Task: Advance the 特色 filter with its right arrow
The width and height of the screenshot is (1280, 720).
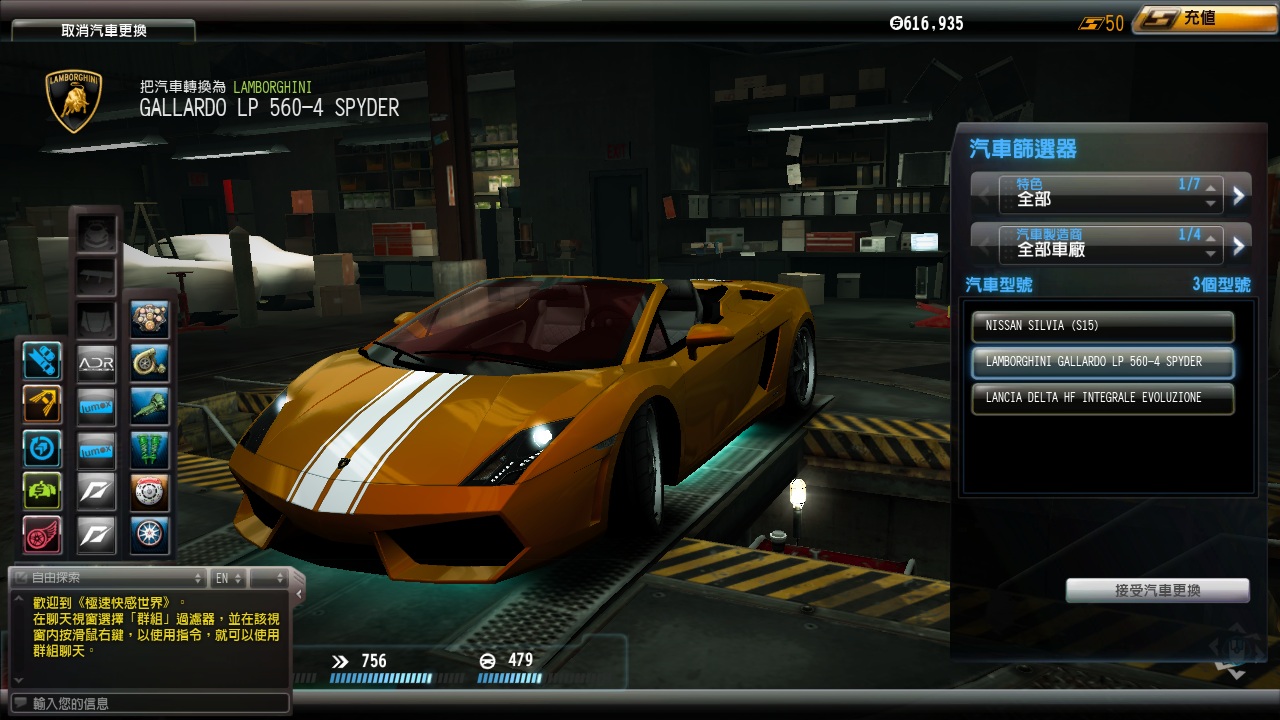Action: 1239,195
